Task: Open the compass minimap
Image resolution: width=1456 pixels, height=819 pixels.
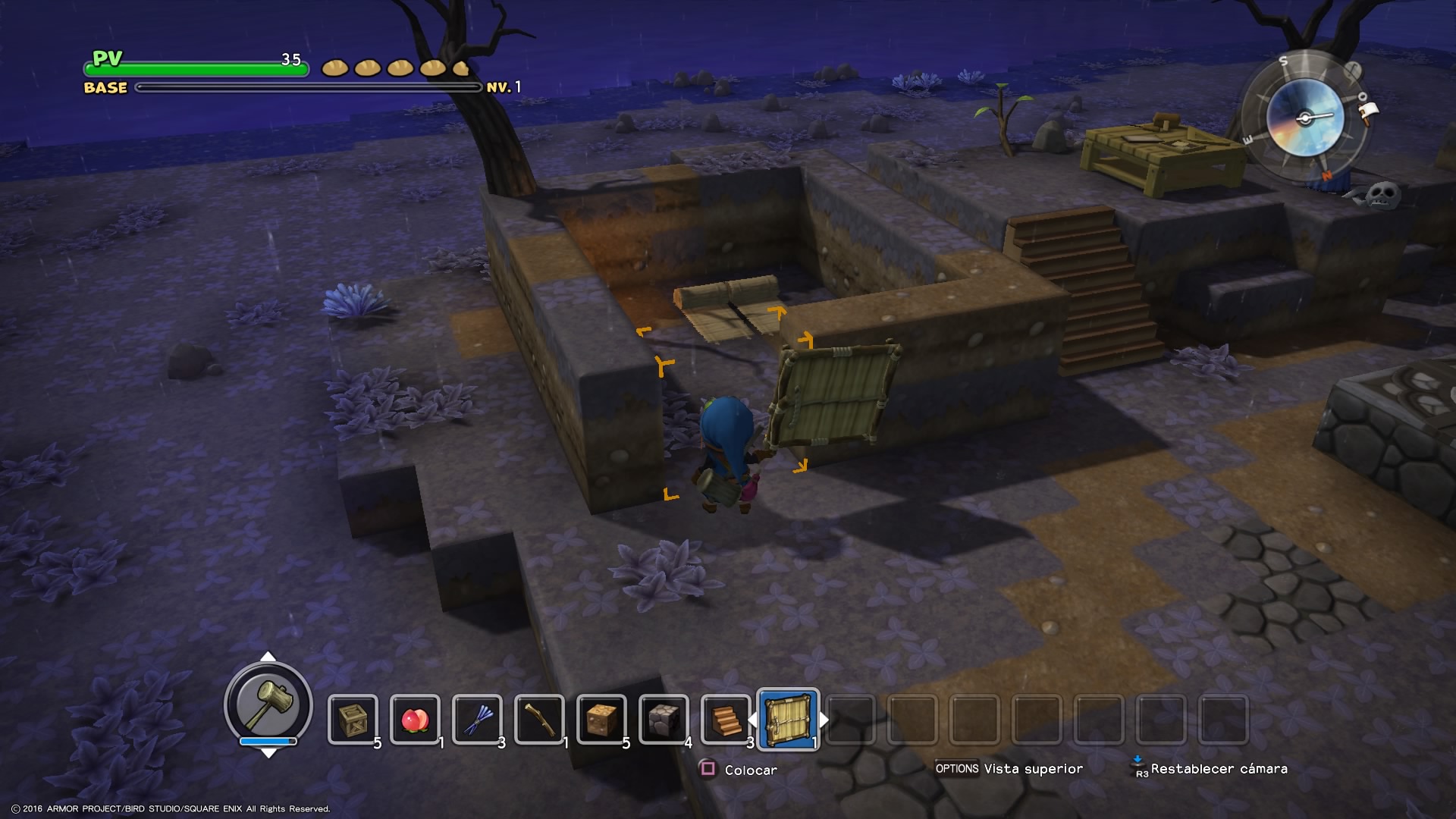Action: tap(1304, 118)
